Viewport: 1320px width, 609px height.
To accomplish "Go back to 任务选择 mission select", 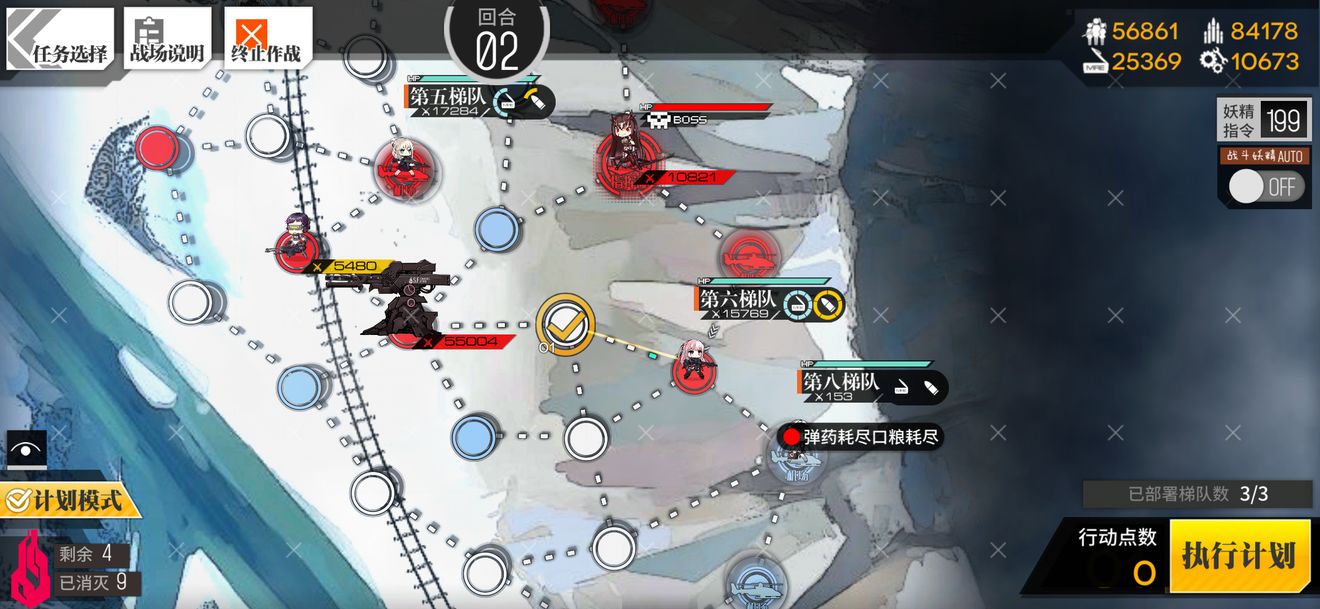I will coord(60,40).
